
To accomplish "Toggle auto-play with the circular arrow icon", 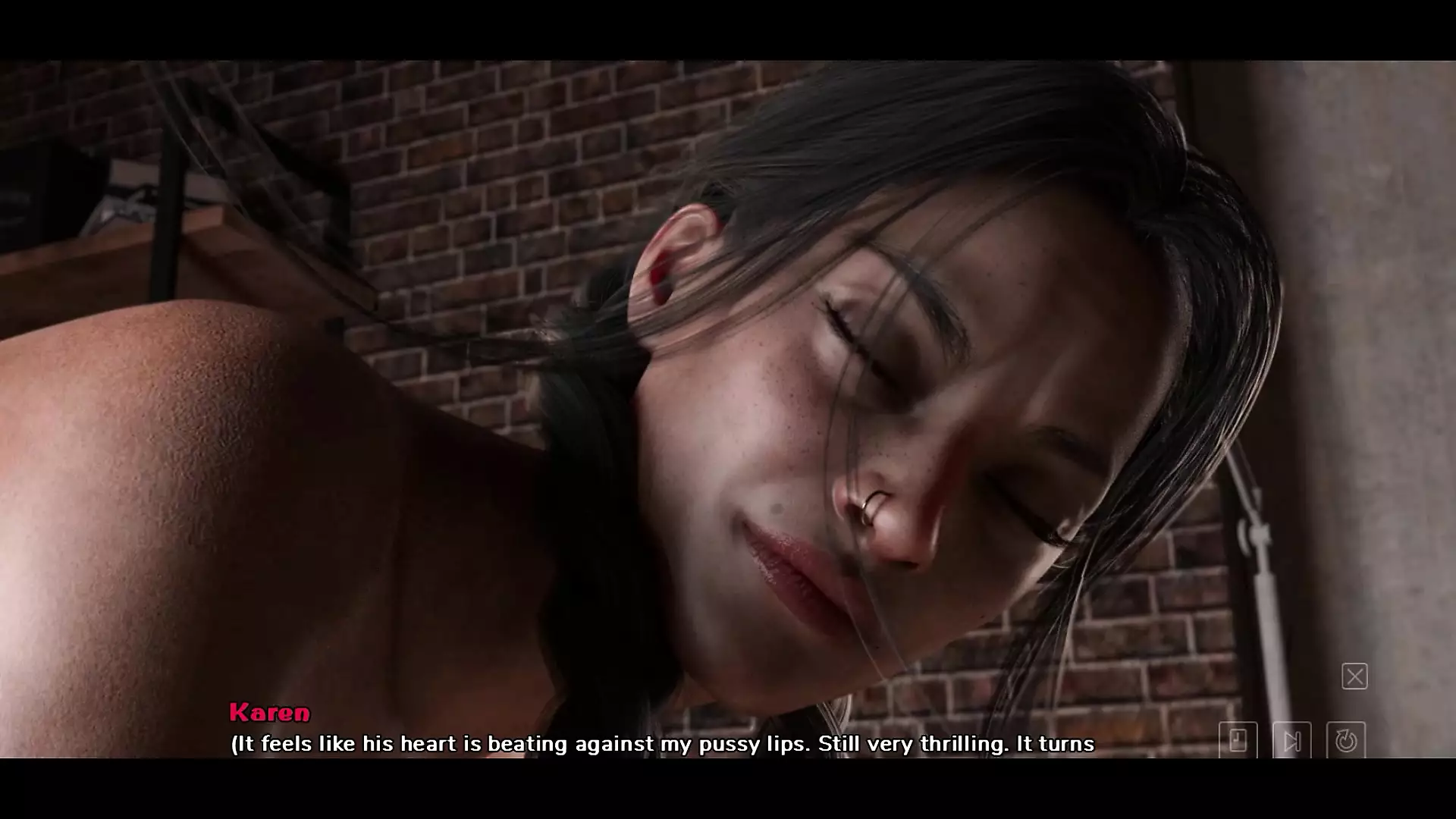I will click(x=1346, y=740).
